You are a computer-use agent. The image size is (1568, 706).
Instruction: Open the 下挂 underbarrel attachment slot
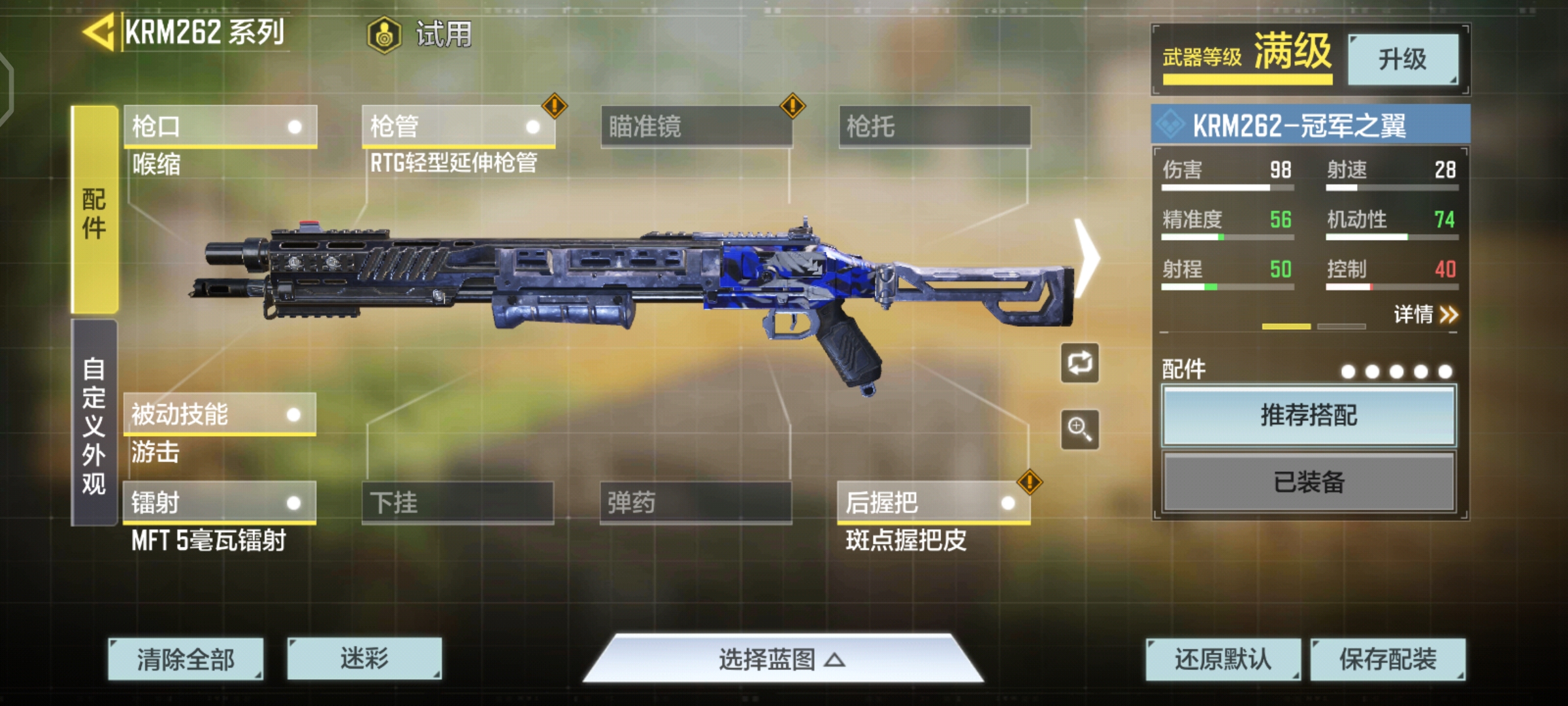click(457, 503)
